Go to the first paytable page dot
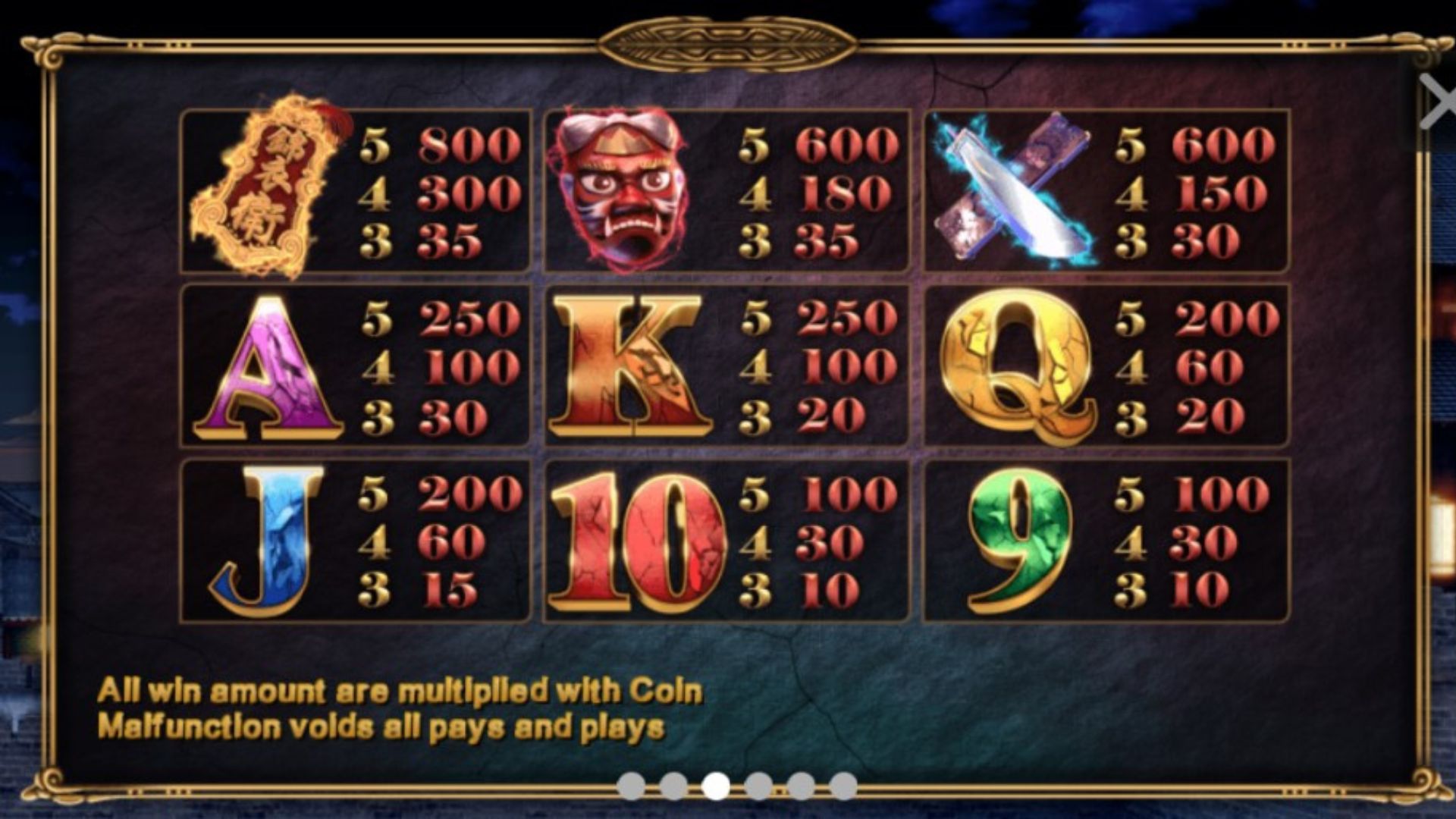This screenshot has height=819, width=1456. [x=631, y=786]
